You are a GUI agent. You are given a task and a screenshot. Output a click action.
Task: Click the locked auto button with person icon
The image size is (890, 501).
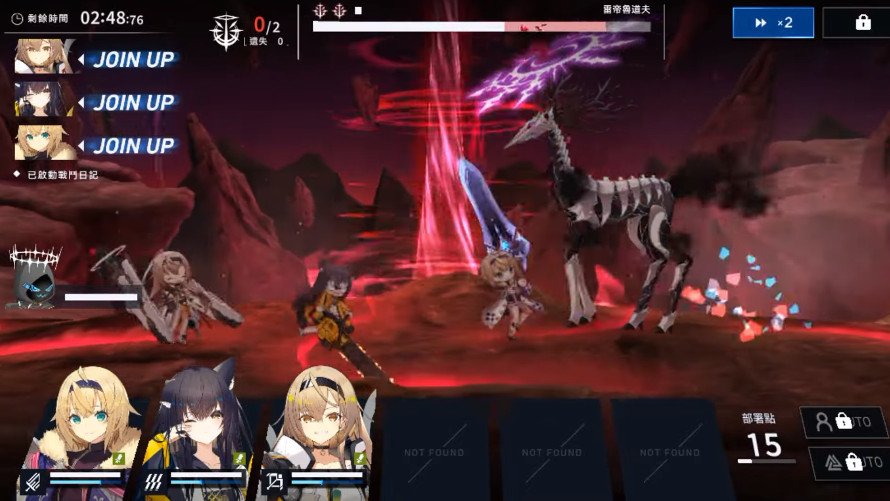click(x=842, y=422)
